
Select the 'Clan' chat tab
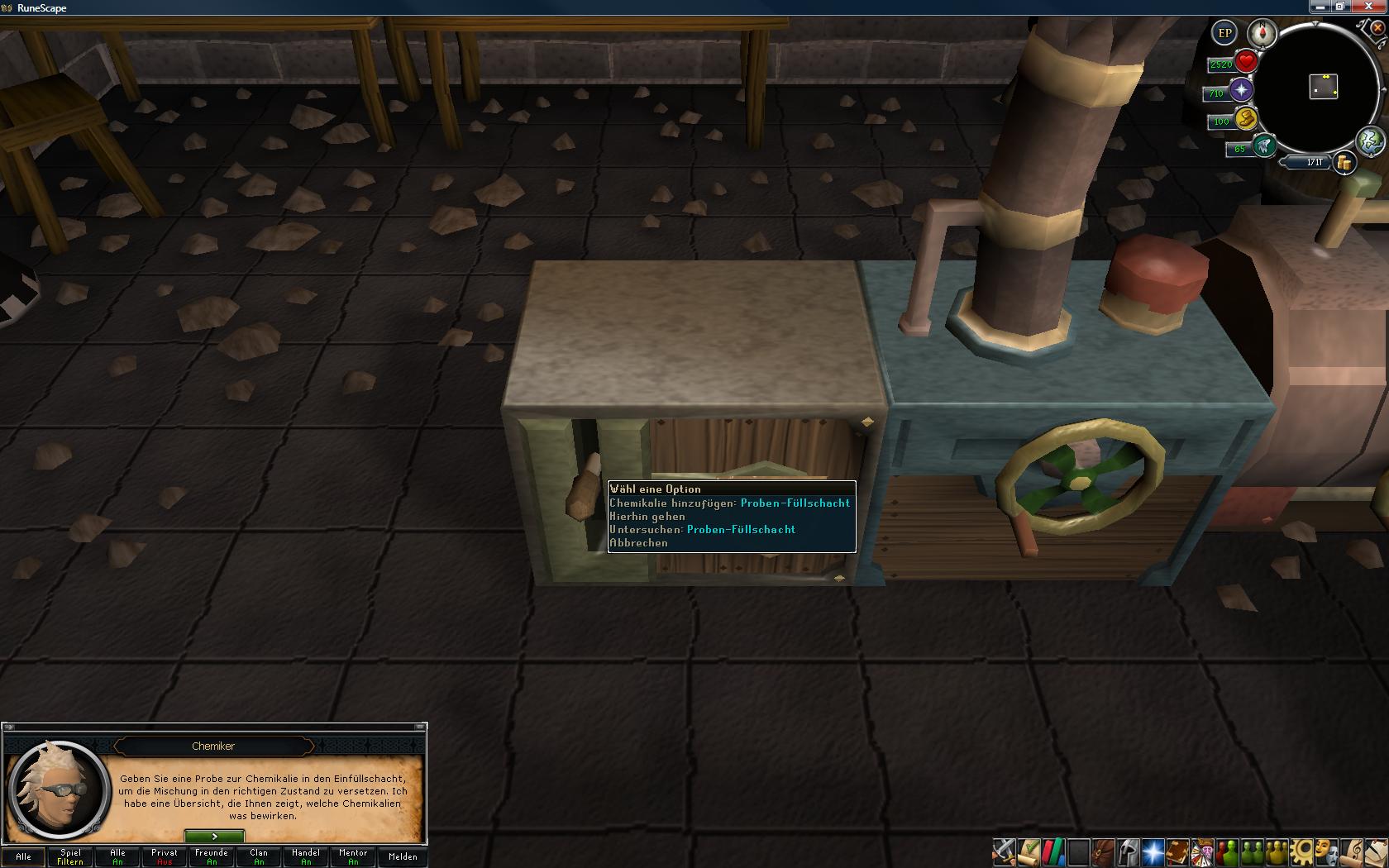pos(259,856)
